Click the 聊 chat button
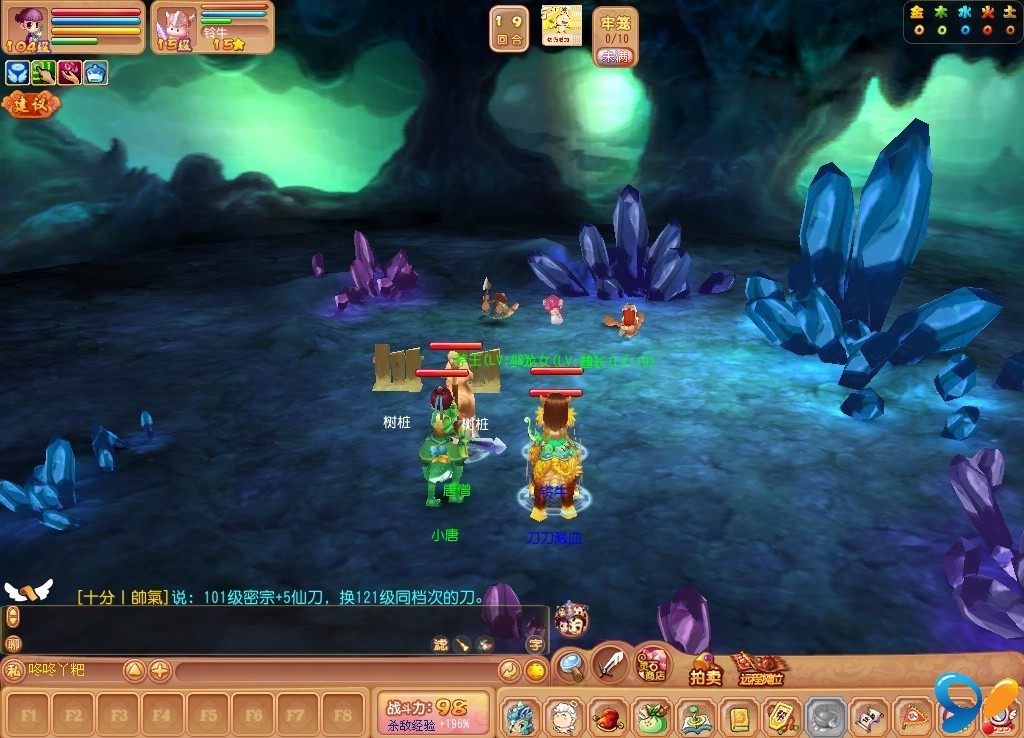The width and height of the screenshot is (1024, 738). pos(13,644)
